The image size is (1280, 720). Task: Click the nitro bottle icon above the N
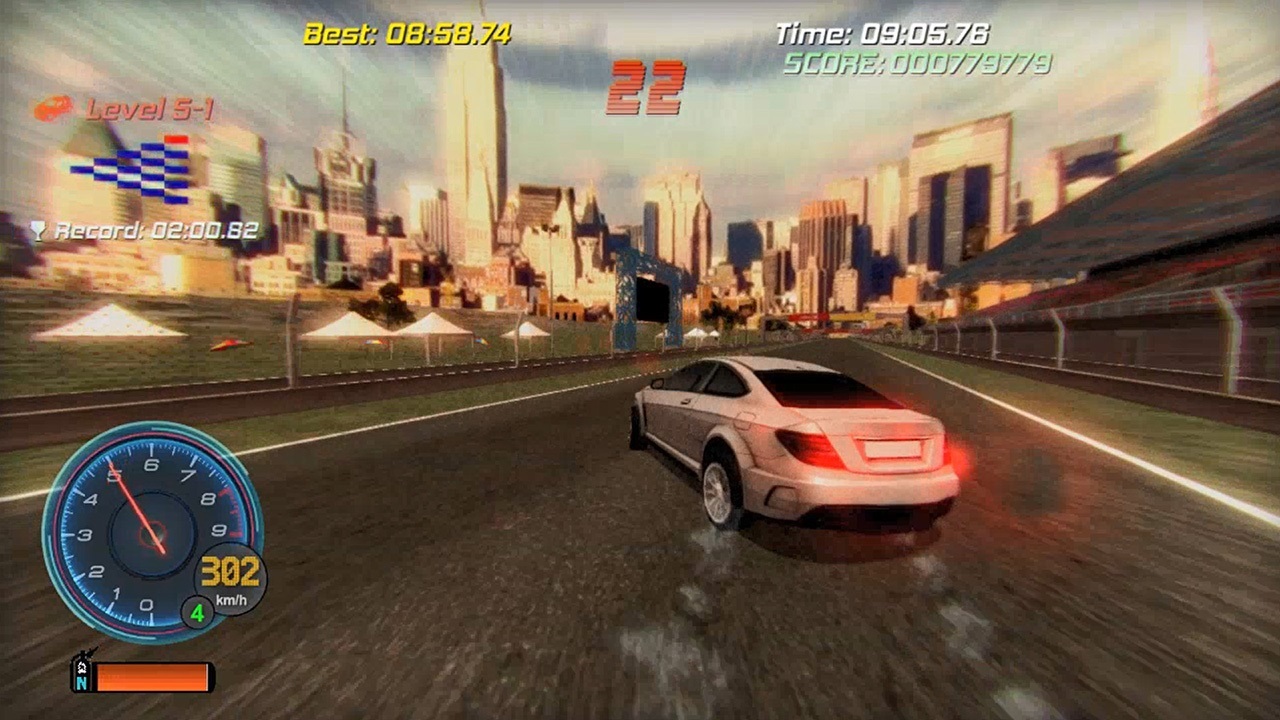tap(82, 663)
